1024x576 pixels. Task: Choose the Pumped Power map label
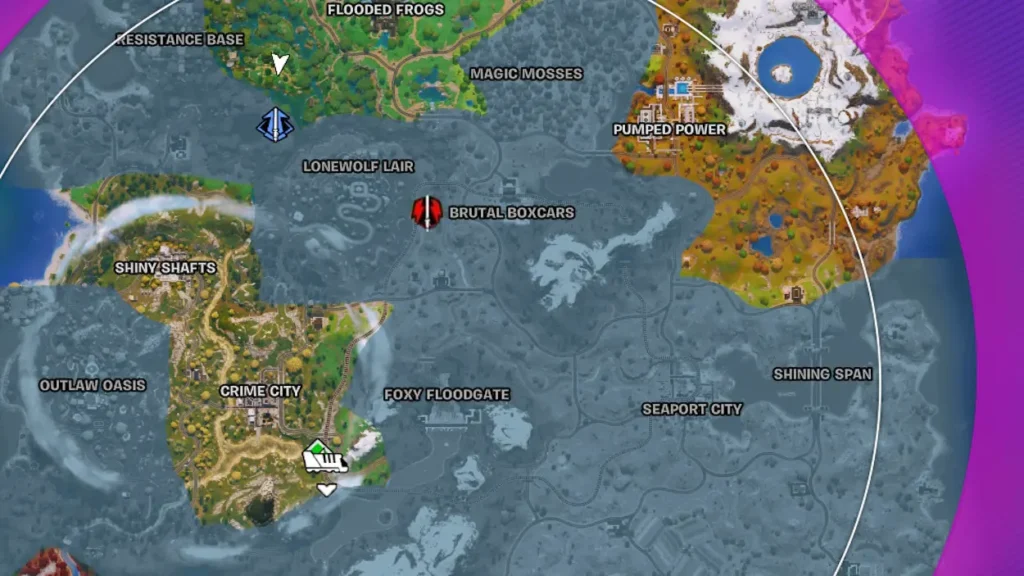pos(670,130)
